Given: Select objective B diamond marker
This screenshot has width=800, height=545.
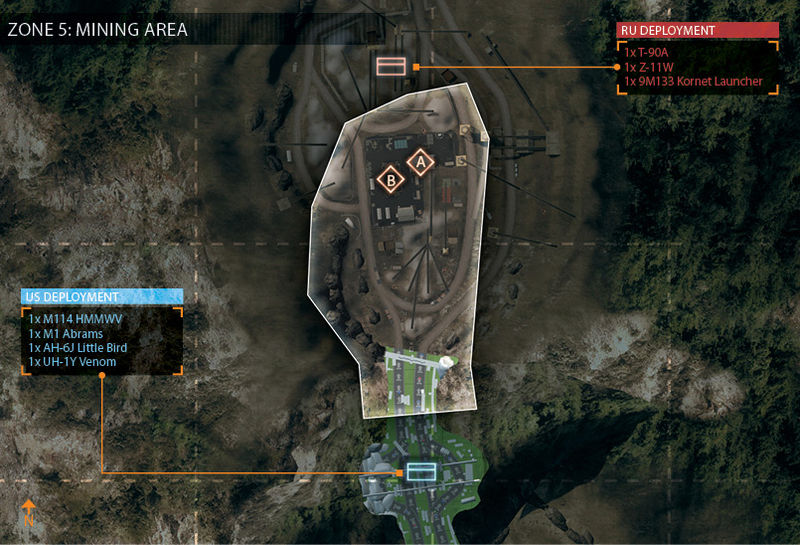Looking at the screenshot, I should click(392, 180).
